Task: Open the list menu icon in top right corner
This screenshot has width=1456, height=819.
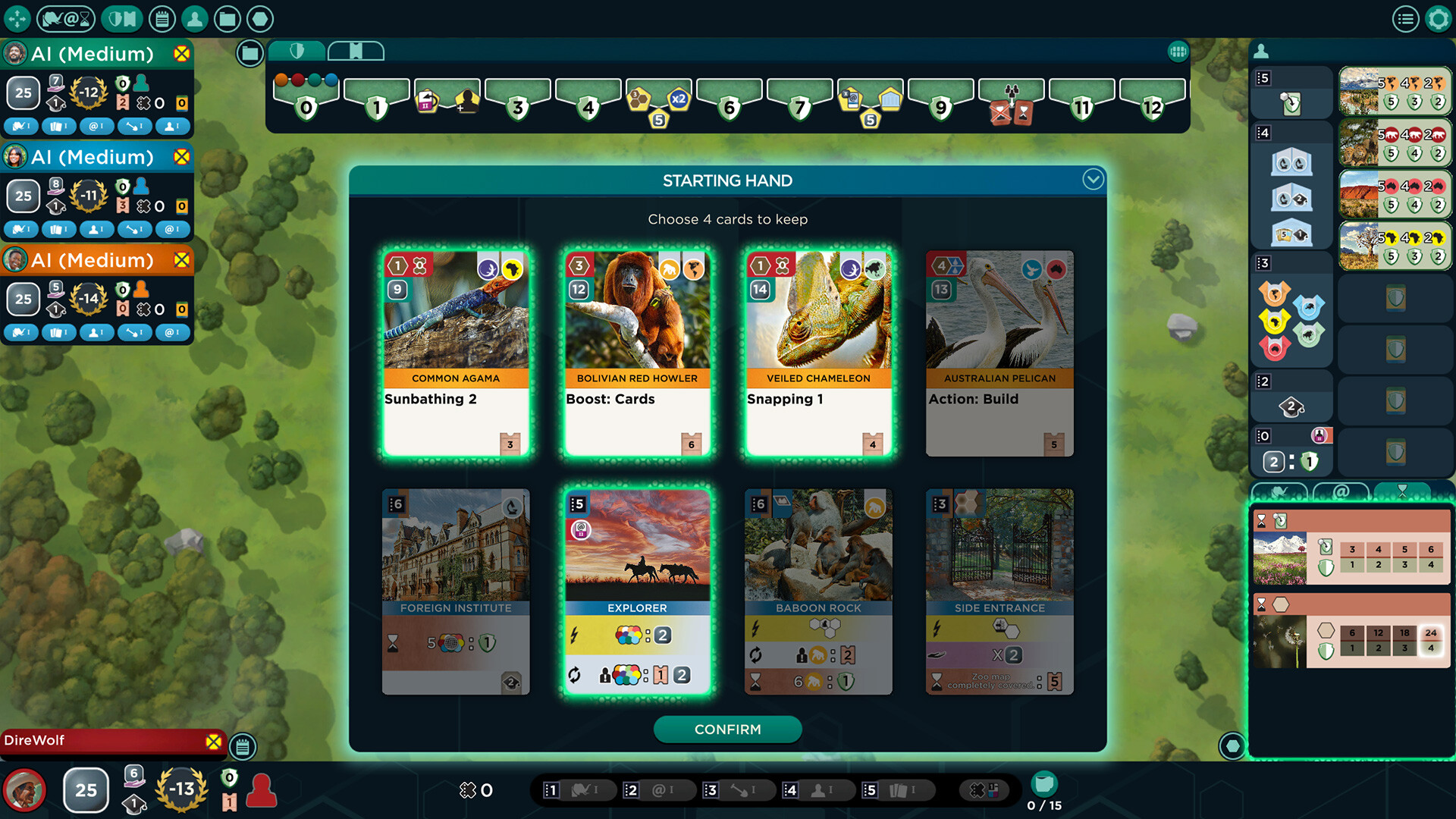Action: click(x=1407, y=19)
